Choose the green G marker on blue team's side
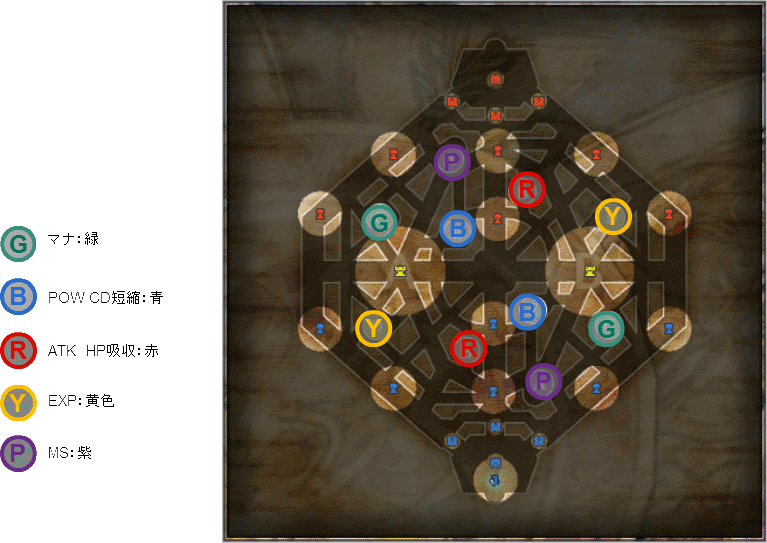767x543 pixels. [x=605, y=328]
